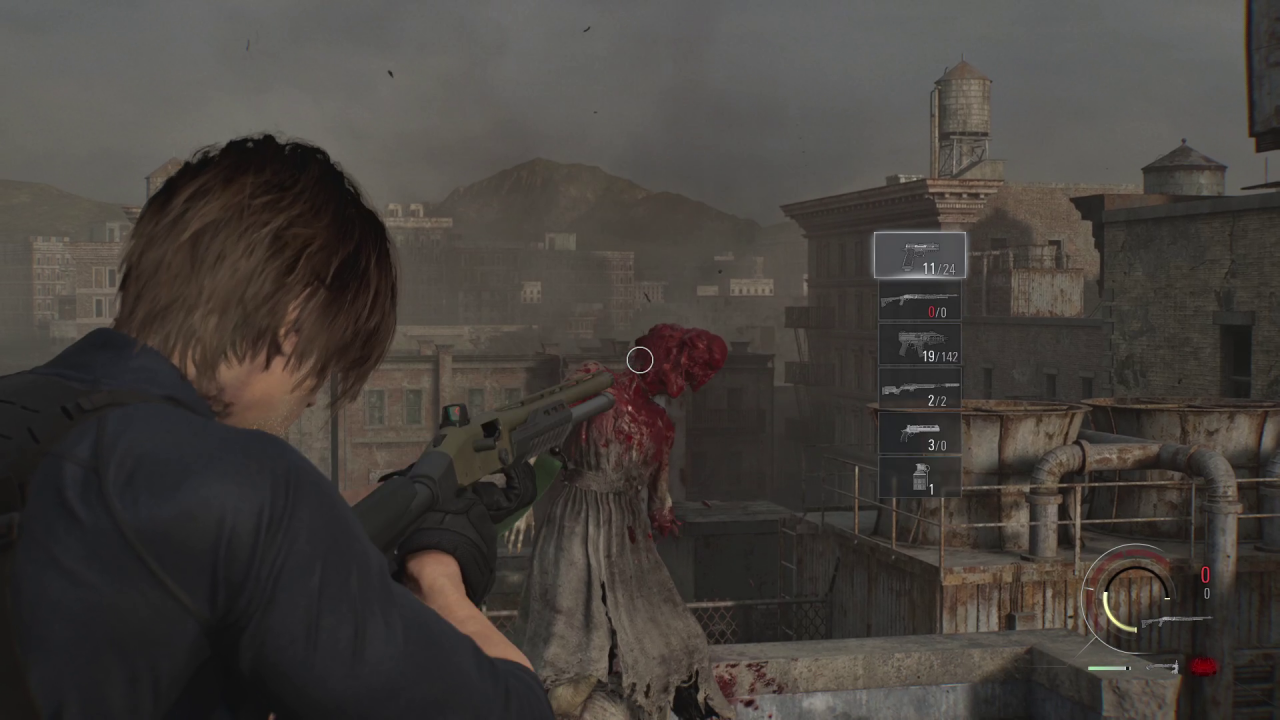Click the equipped shotgun icon beside the health gauge
This screenshot has width=1280, height=720.
1176,621
